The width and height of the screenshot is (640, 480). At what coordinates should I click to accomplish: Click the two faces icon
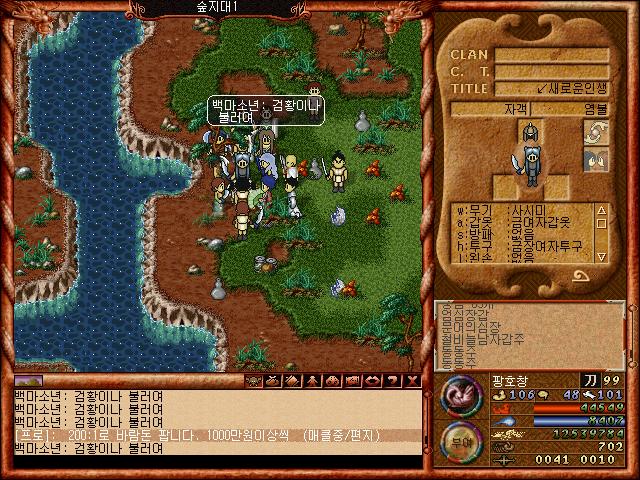594,160
